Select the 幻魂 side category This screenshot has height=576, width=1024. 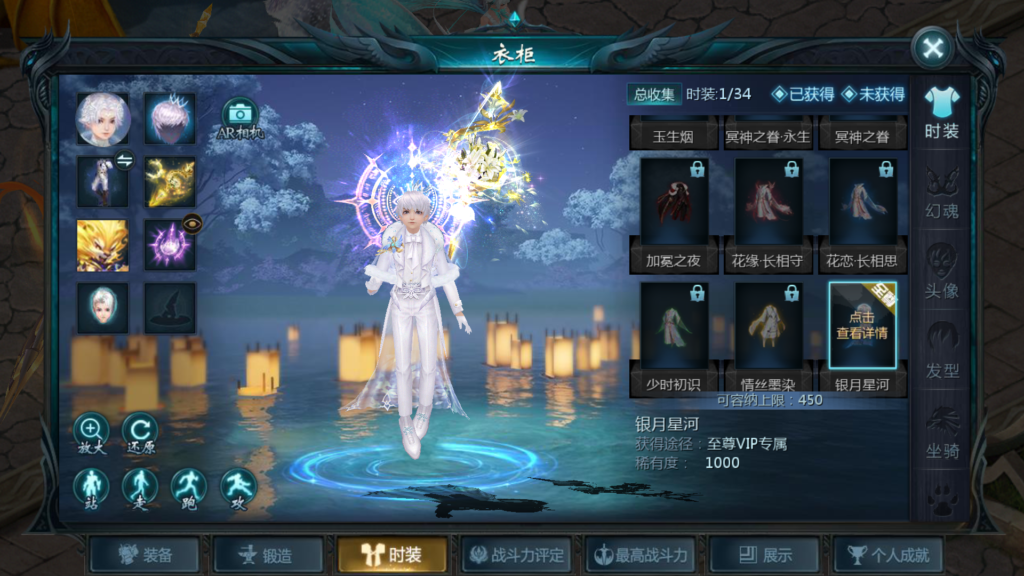[x=941, y=193]
